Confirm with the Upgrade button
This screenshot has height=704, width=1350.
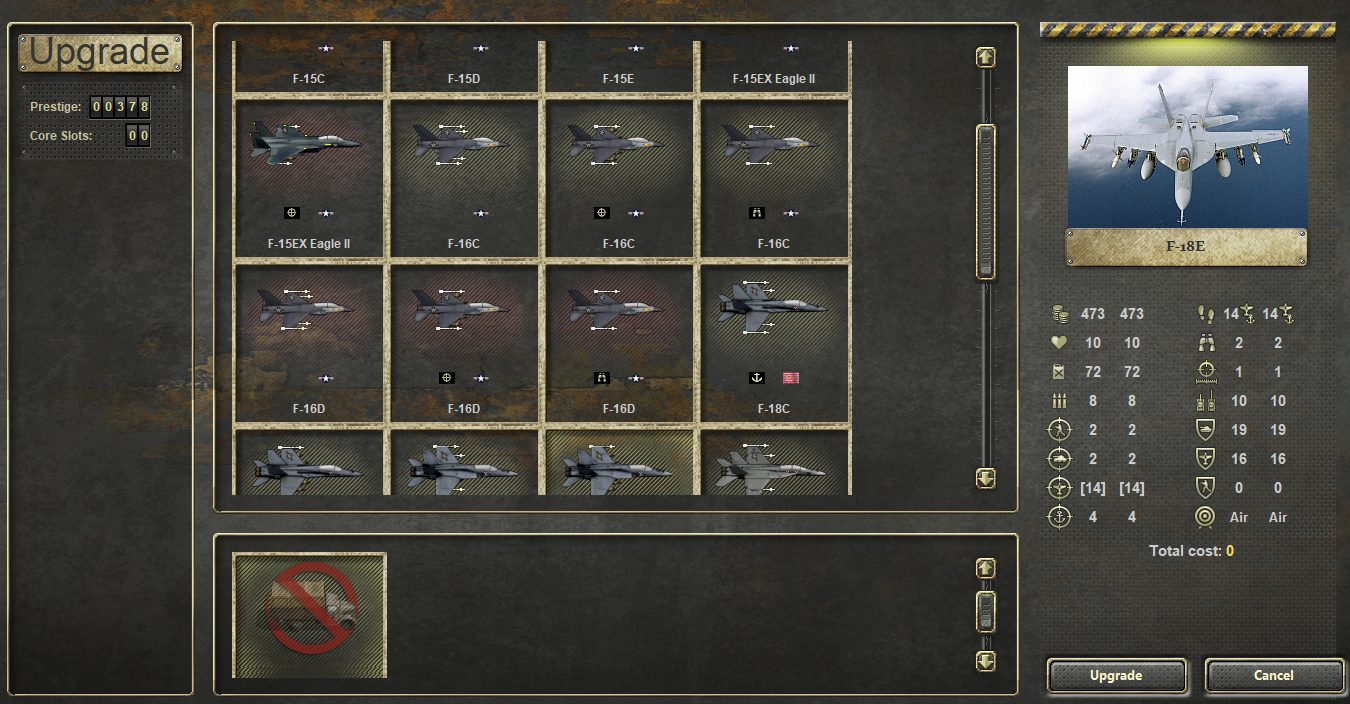click(1116, 676)
